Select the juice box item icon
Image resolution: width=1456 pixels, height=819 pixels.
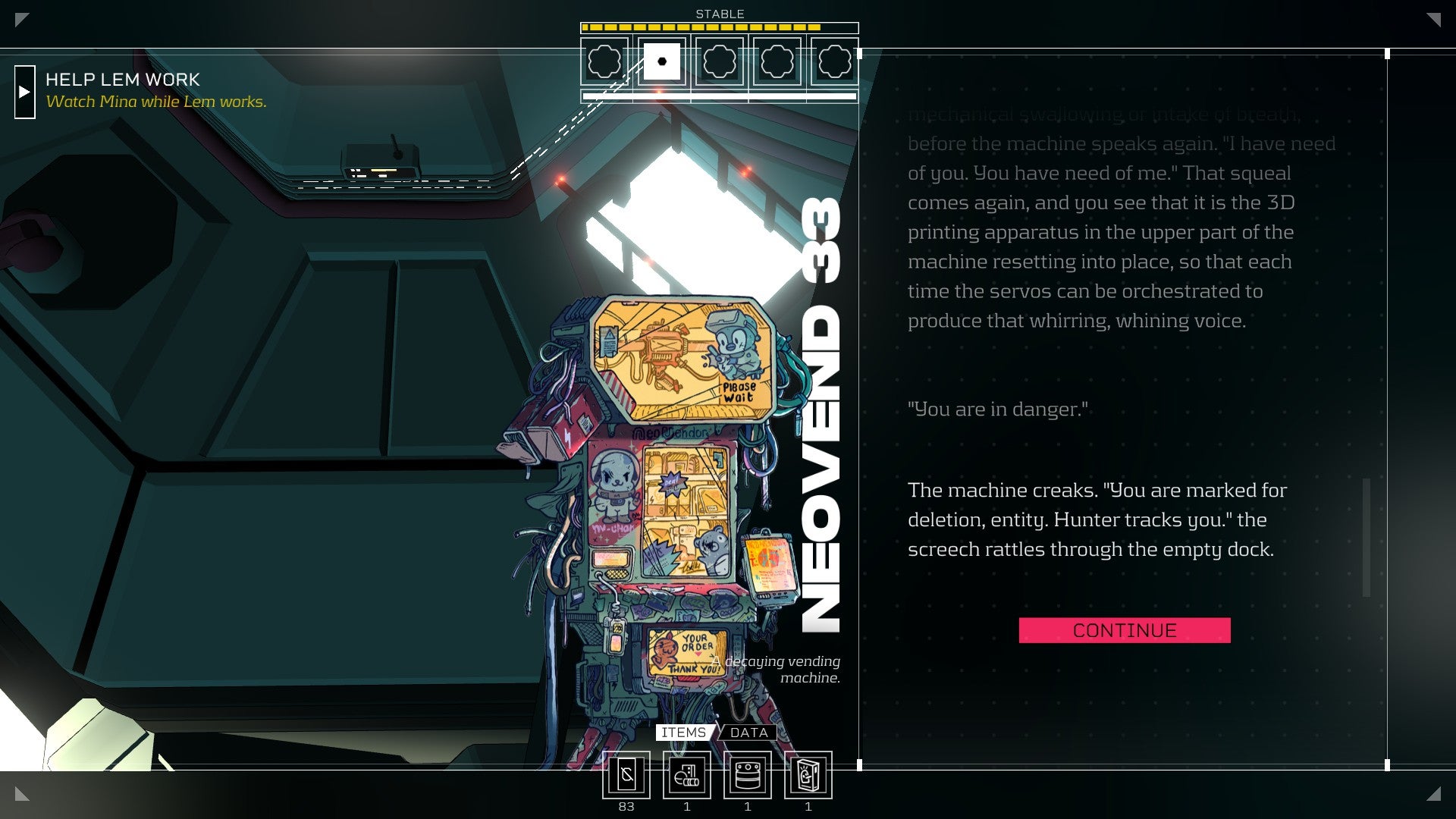click(807, 776)
